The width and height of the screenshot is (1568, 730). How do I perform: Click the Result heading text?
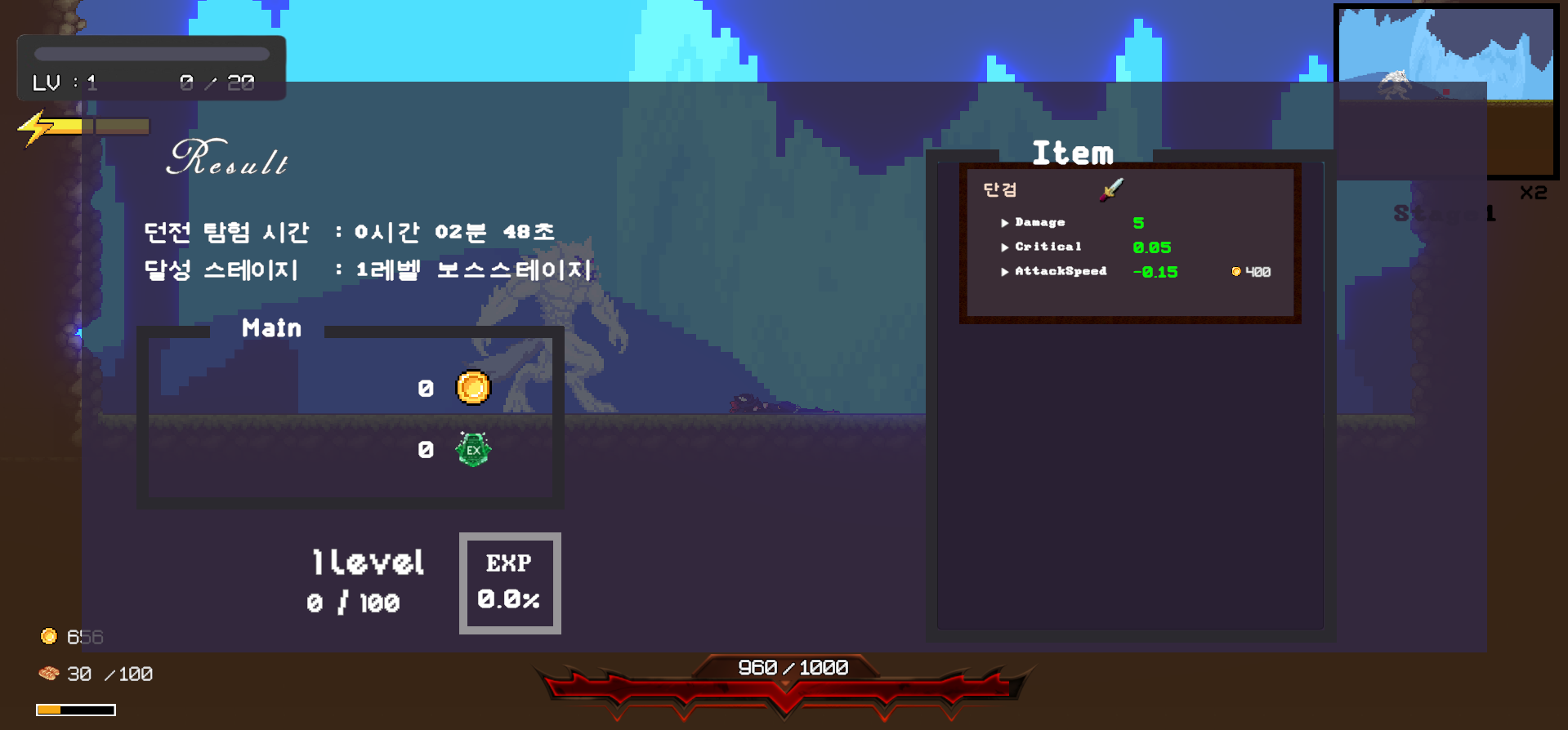tap(229, 160)
